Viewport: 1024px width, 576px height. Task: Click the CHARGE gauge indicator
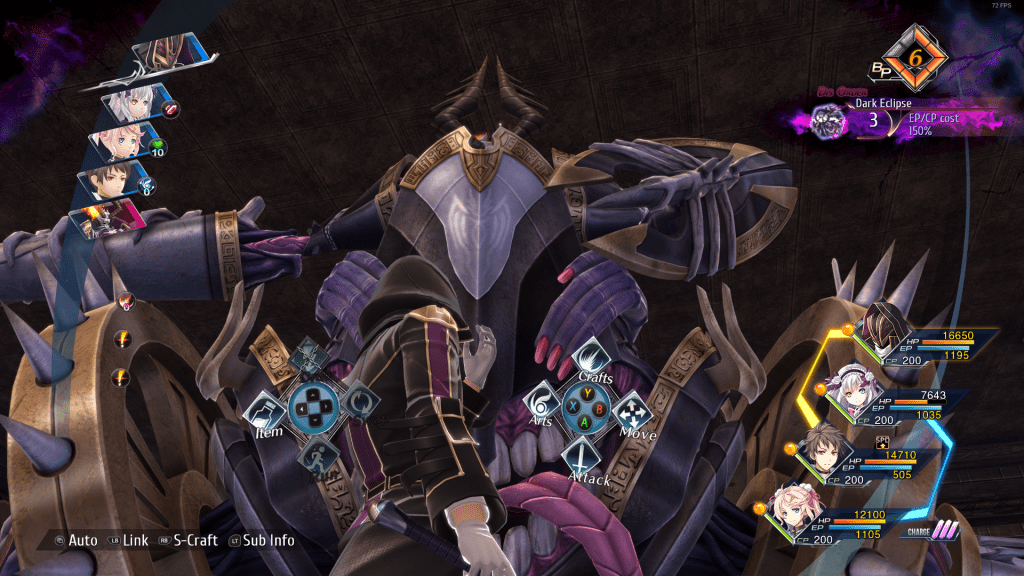(928, 531)
